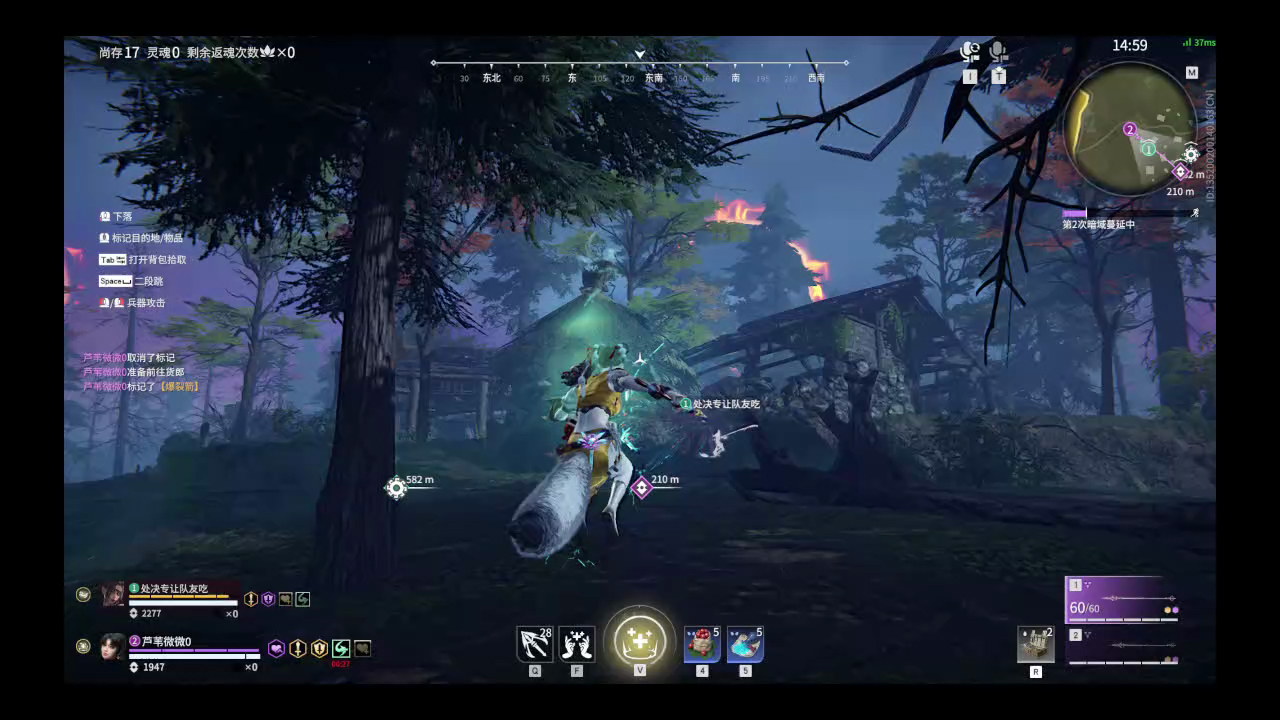The height and width of the screenshot is (720, 1280).
Task: Click the glove gadget on the R slot
Action: click(1035, 645)
